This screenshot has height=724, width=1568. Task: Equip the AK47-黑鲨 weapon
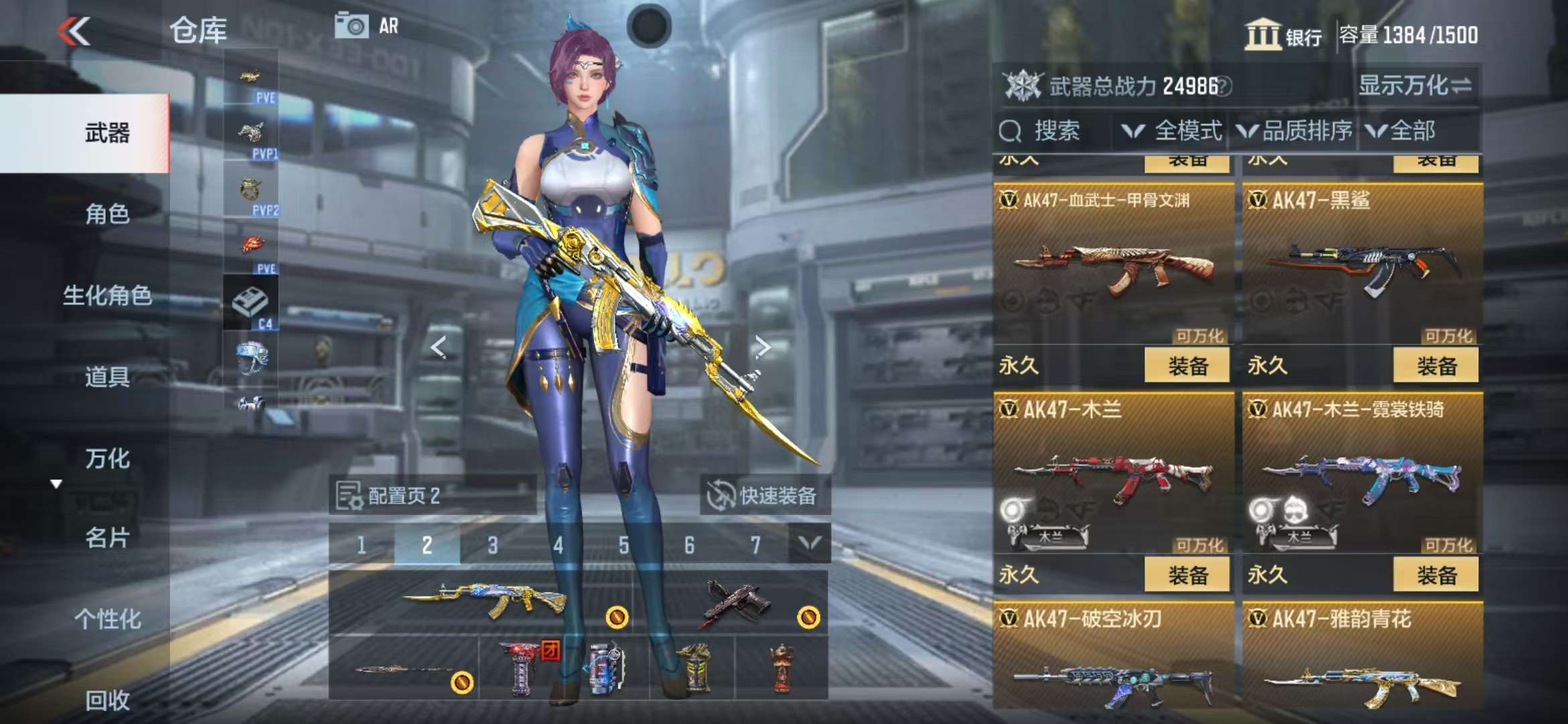pyautogui.click(x=1435, y=366)
